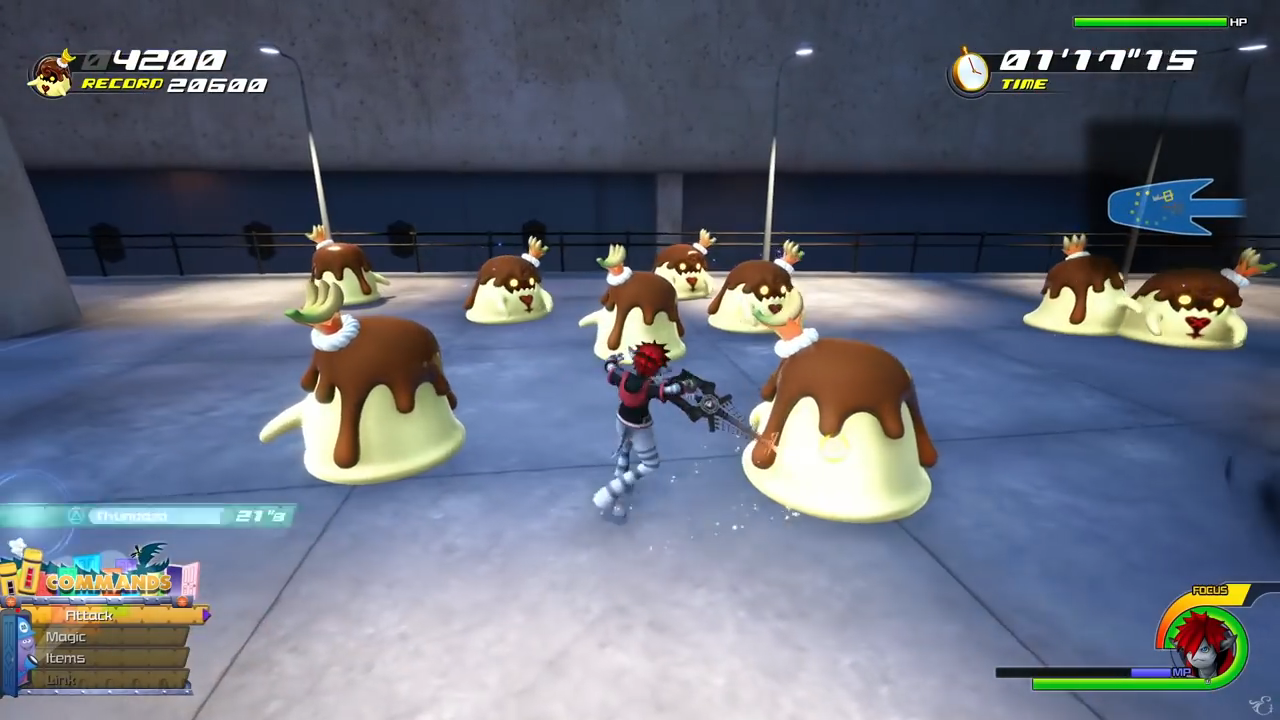Screen dimensions: 1280x720
Task: Open the Magic command menu
Action: [65, 637]
